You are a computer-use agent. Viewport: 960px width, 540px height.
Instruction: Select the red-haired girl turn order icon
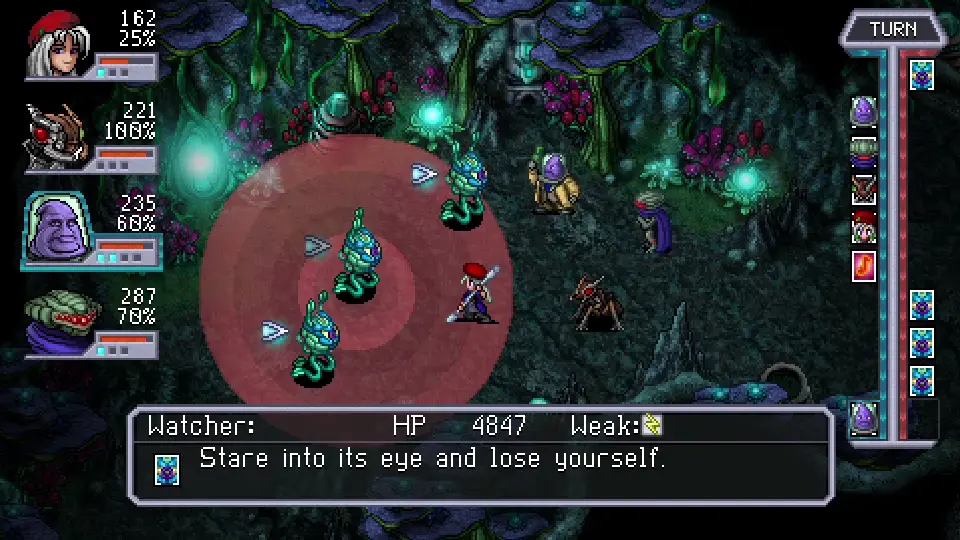pos(864,228)
